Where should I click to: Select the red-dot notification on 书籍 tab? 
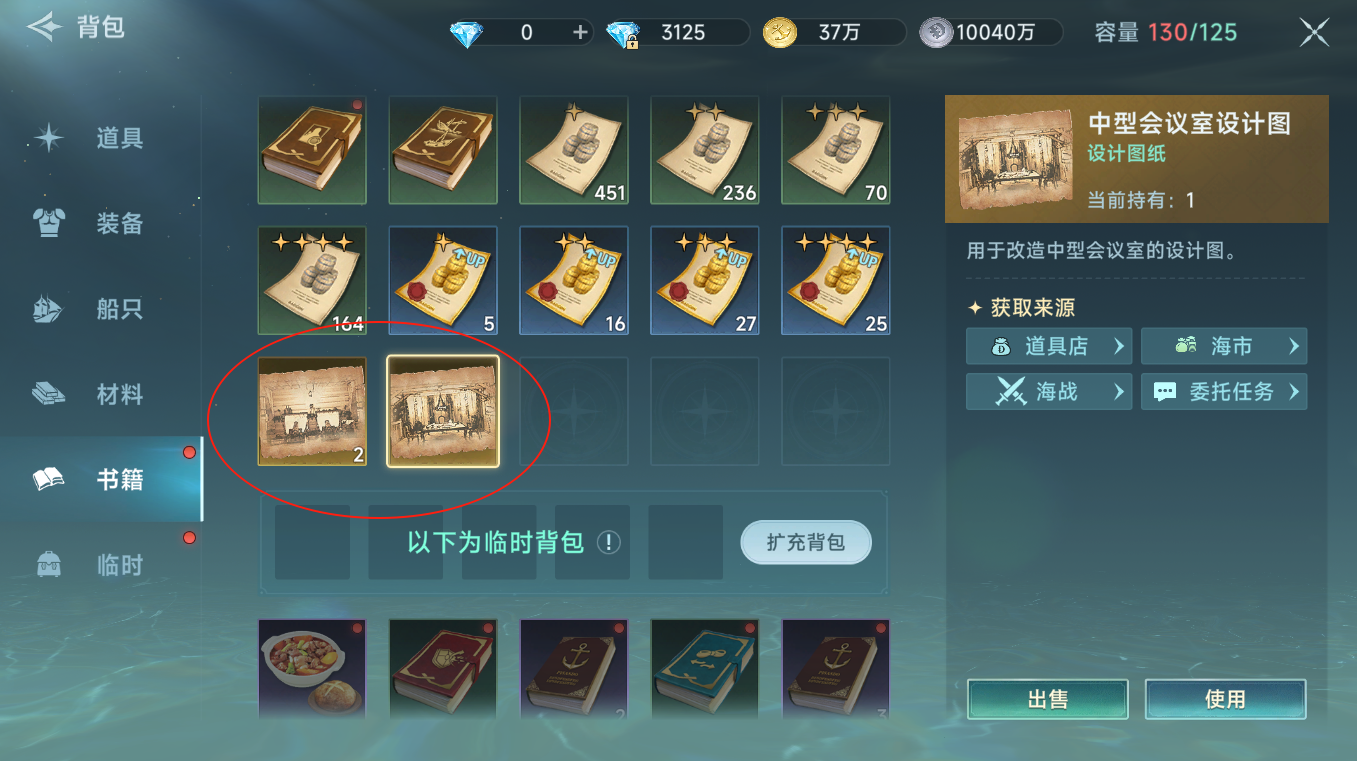coord(189,451)
